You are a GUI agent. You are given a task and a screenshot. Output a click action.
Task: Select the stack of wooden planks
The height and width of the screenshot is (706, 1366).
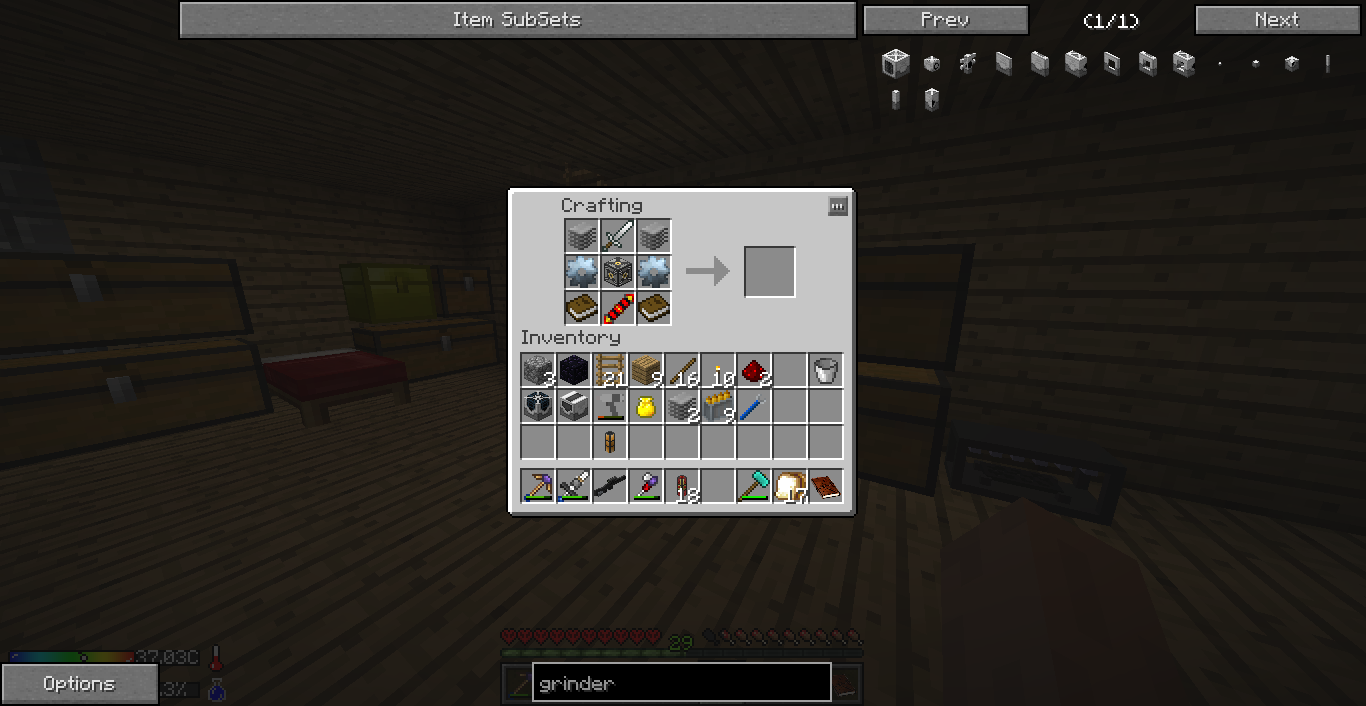click(646, 371)
